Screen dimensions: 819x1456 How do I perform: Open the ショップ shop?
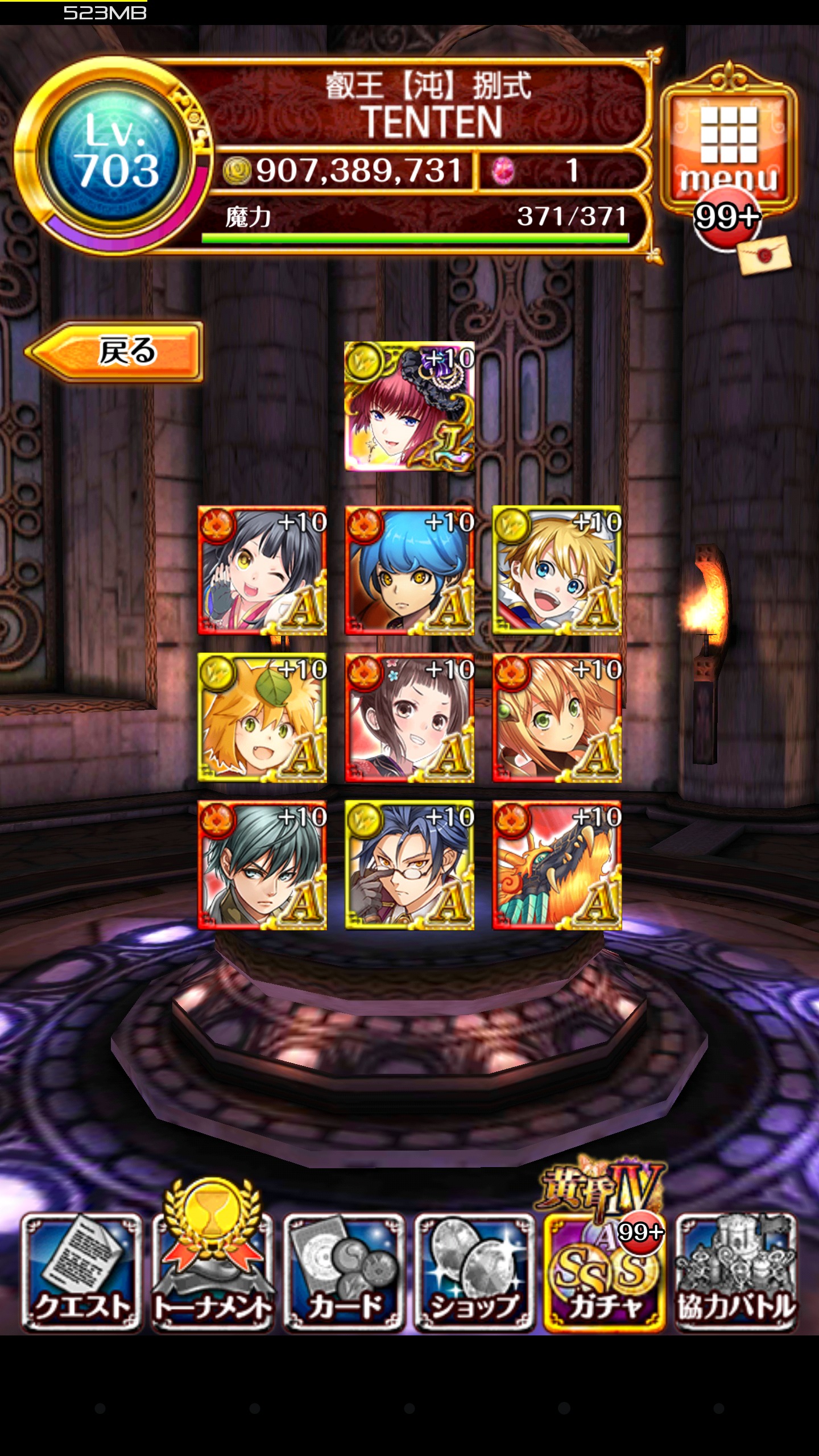pos(474,1272)
